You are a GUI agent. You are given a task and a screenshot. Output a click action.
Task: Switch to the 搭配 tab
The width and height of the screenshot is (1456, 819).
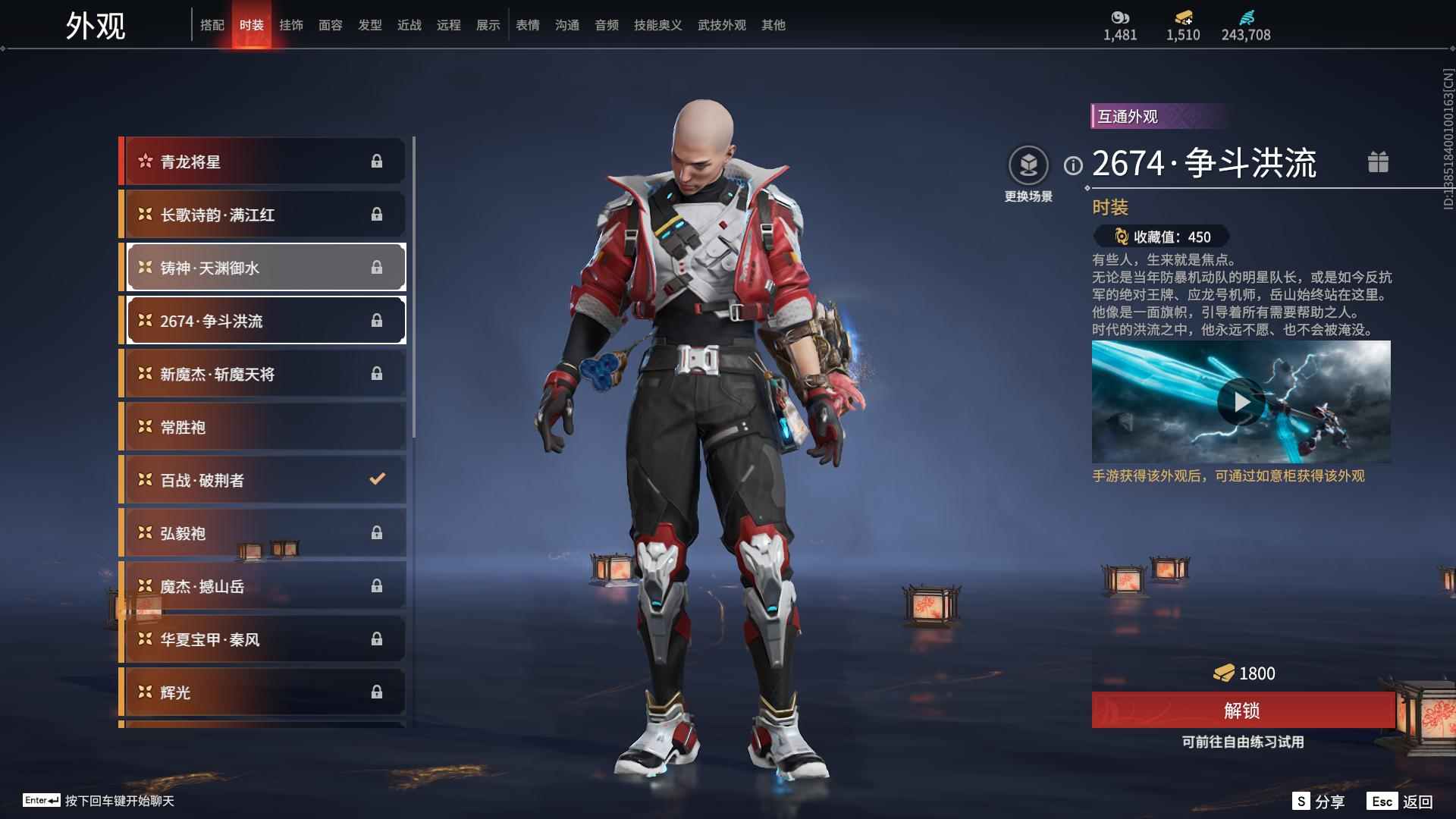(212, 25)
